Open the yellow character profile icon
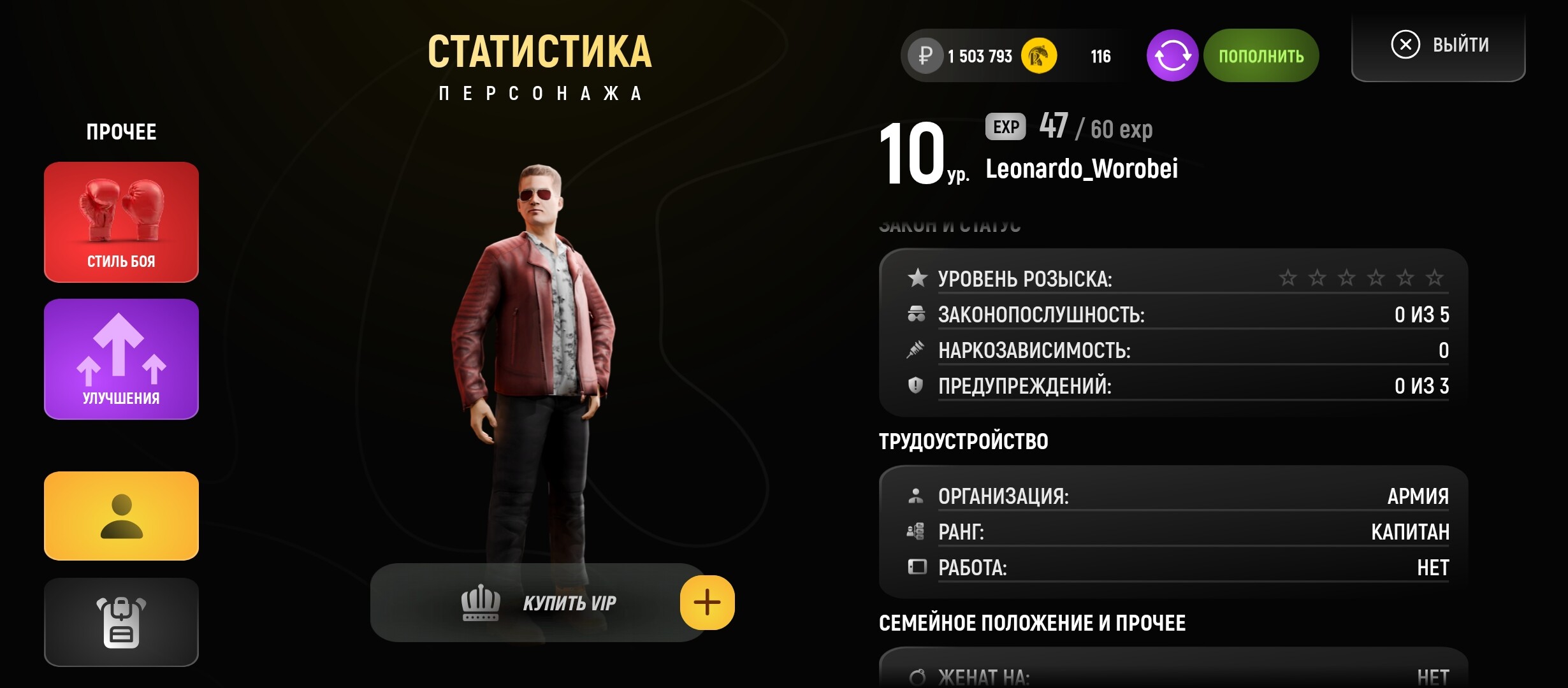Image resolution: width=1568 pixels, height=688 pixels. [x=121, y=516]
